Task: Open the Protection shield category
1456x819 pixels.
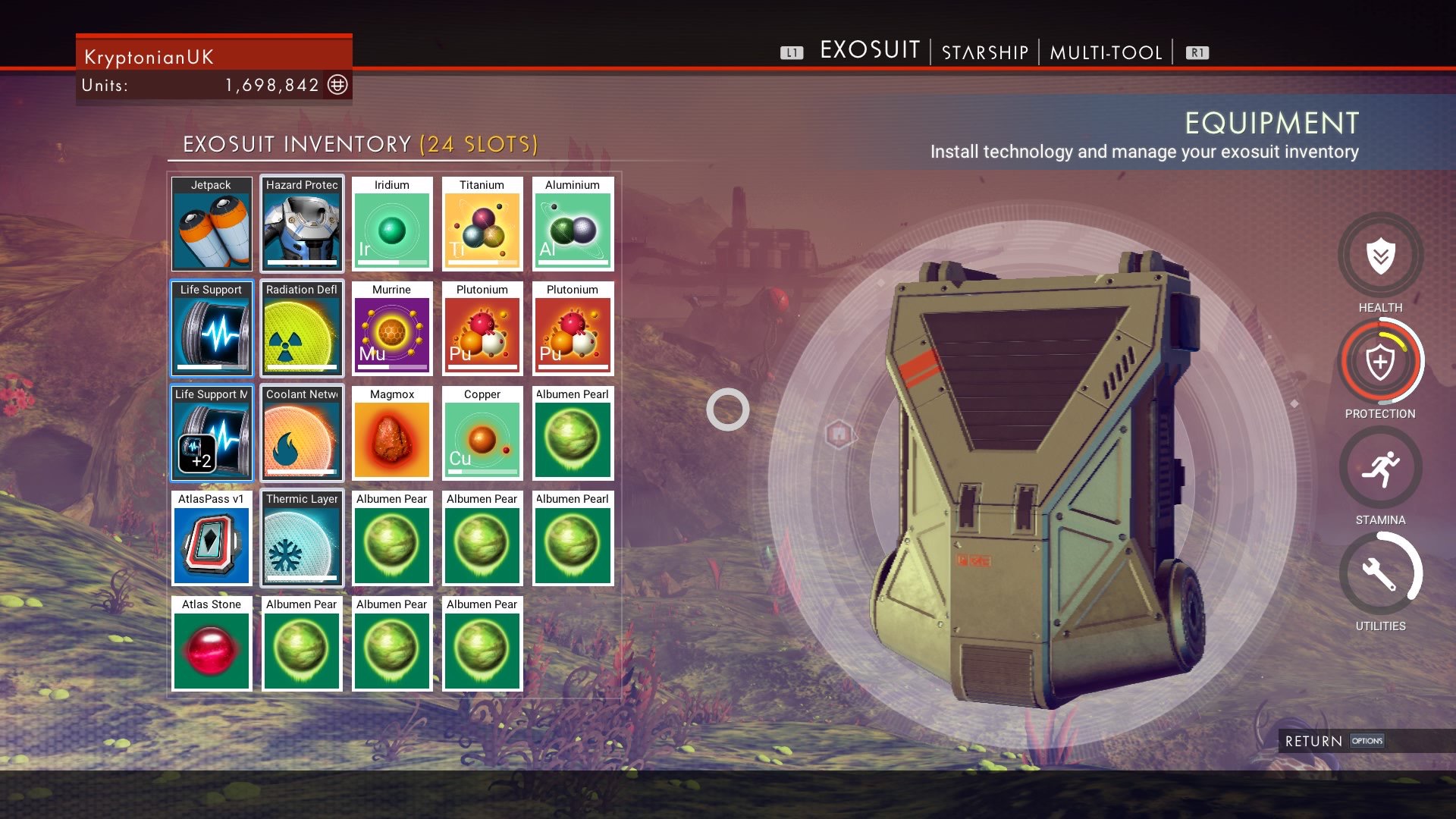Action: [x=1380, y=362]
